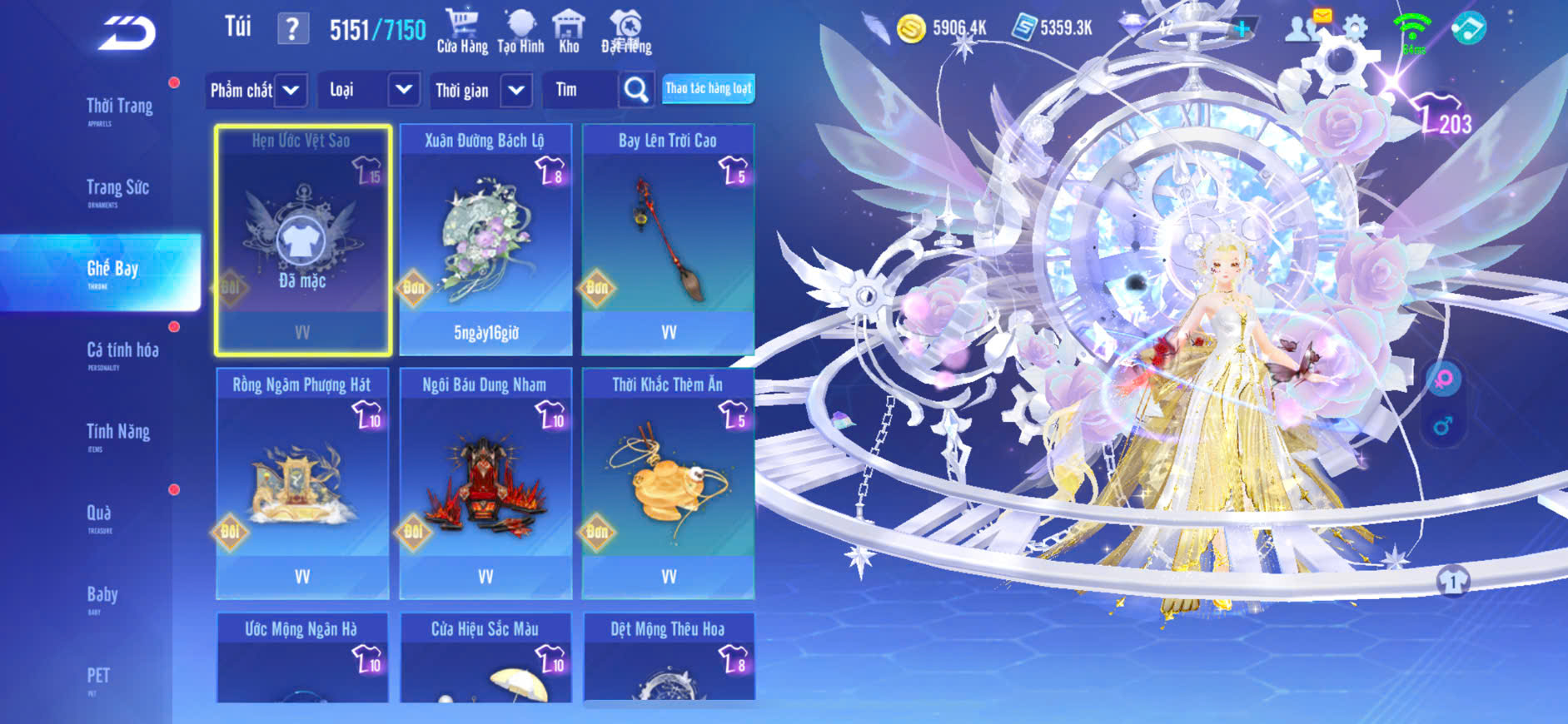
Task: Show the Quà tab
Action: pyautogui.click(x=99, y=514)
